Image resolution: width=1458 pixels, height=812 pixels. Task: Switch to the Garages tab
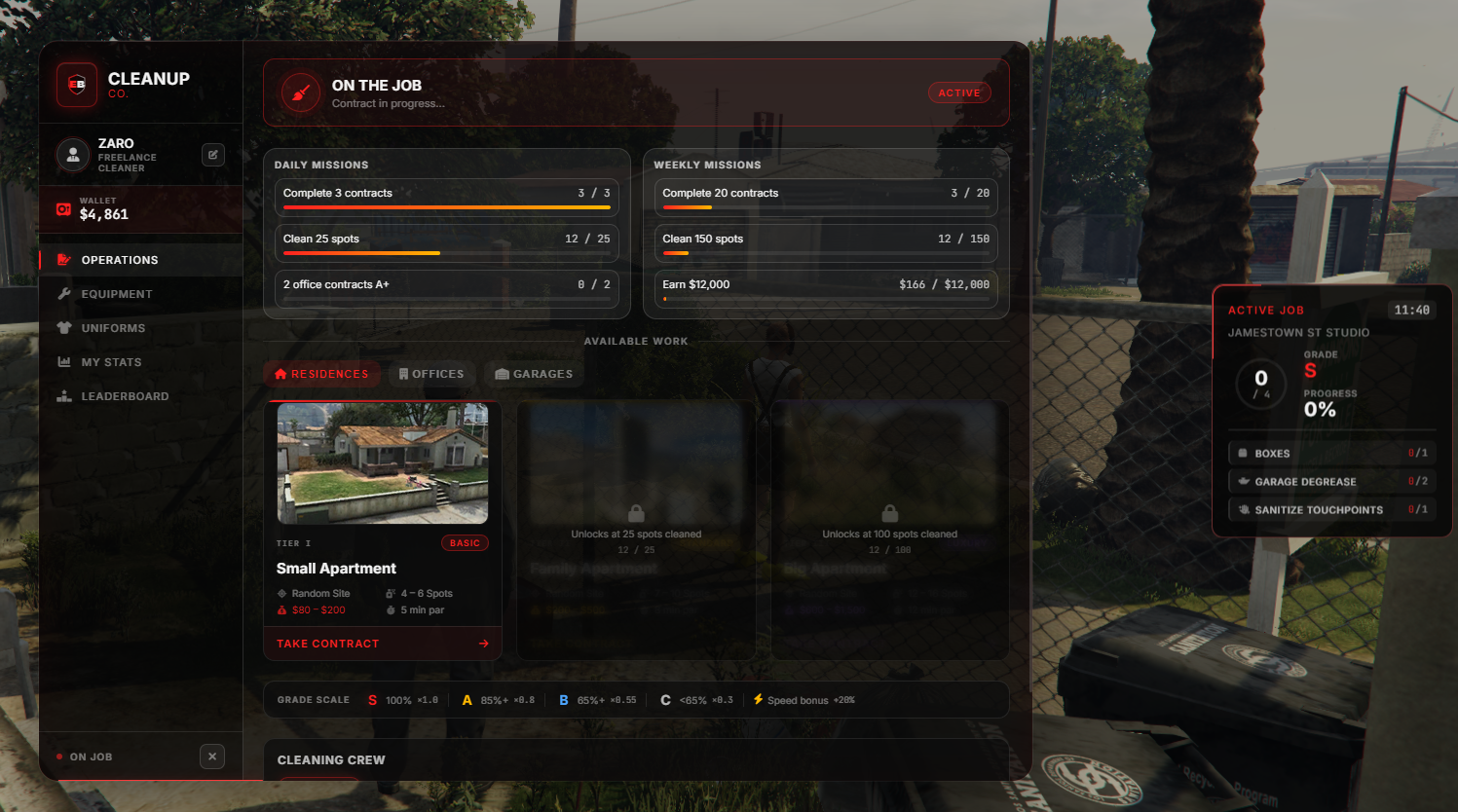(534, 374)
